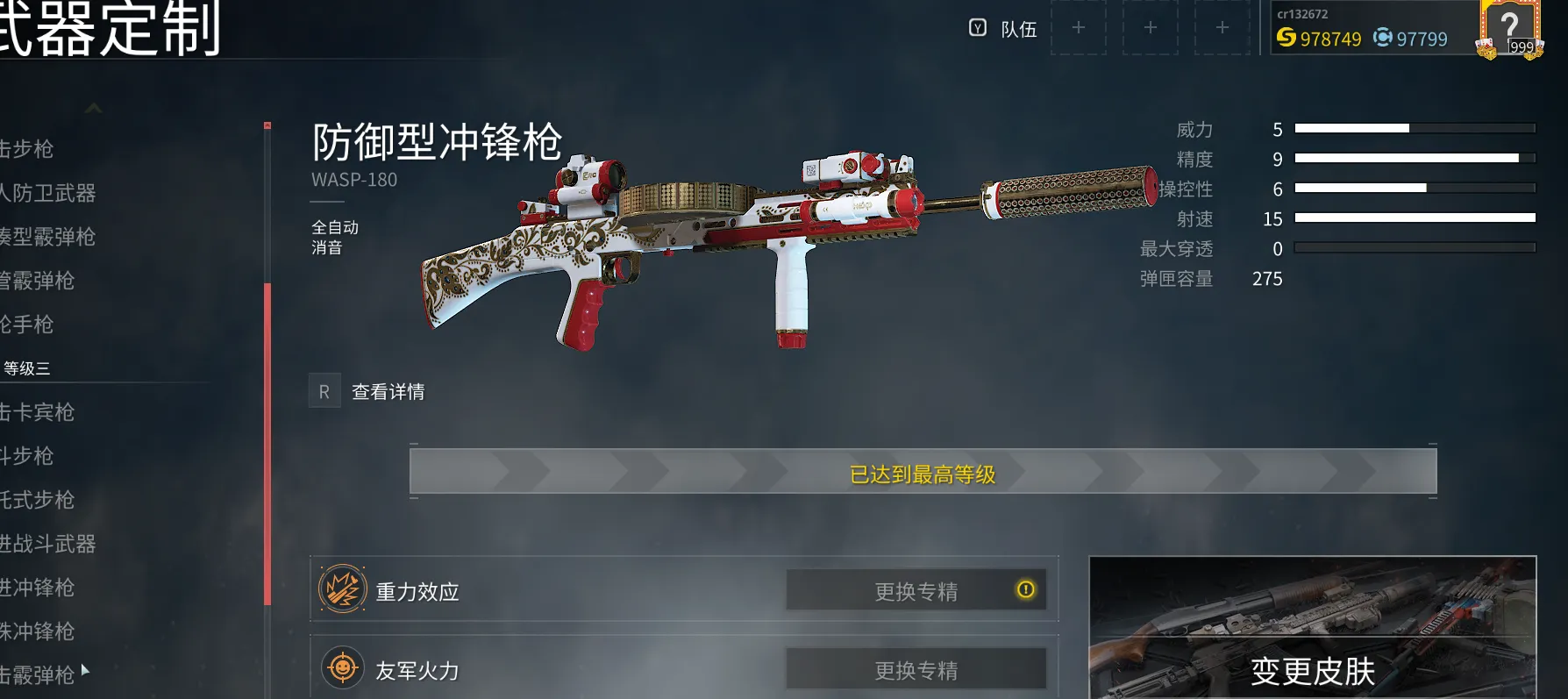
Task: Select the 斗步枪 weapon entry
Action: 27,456
